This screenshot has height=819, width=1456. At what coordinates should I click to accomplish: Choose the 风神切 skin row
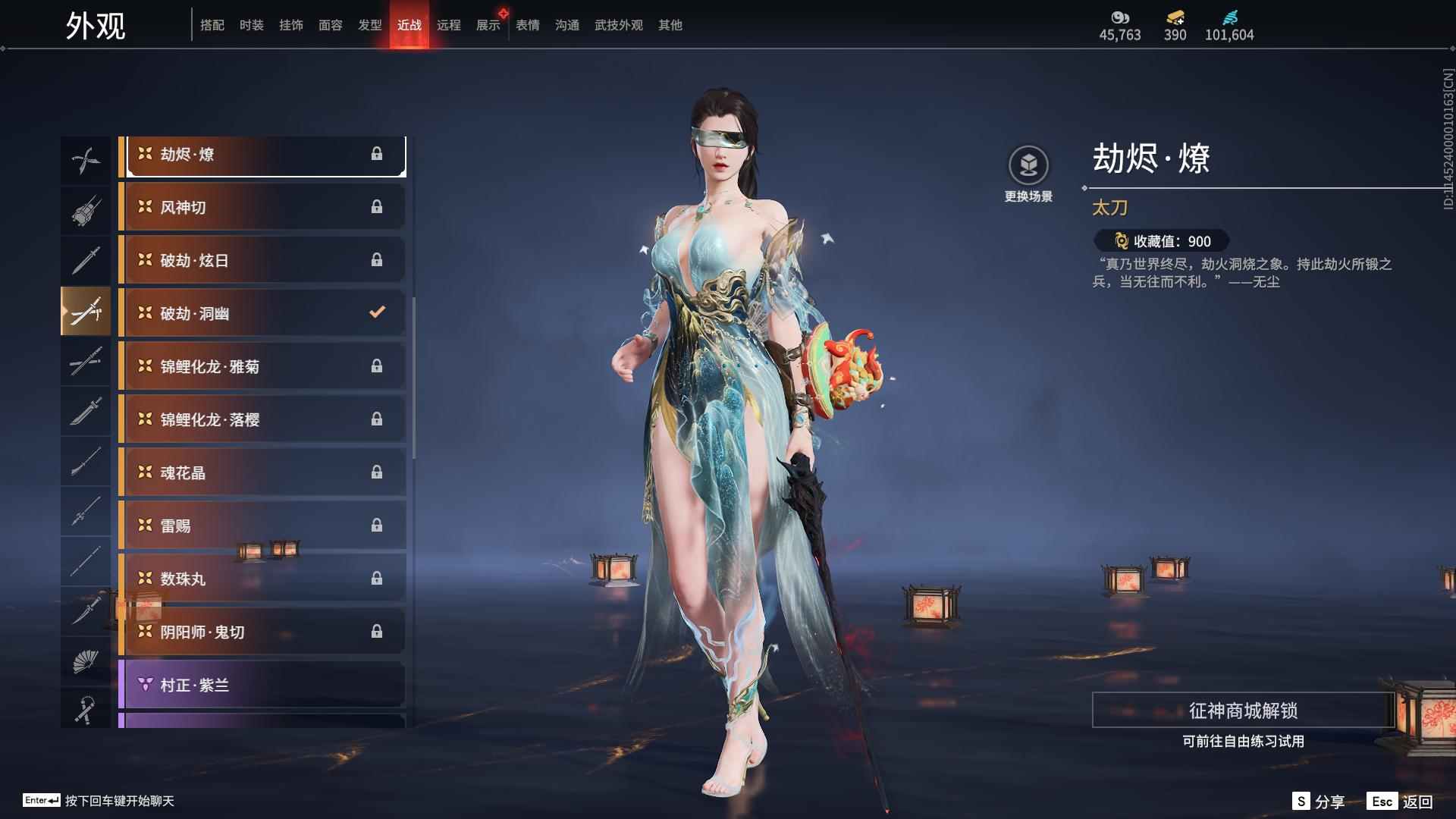[262, 207]
